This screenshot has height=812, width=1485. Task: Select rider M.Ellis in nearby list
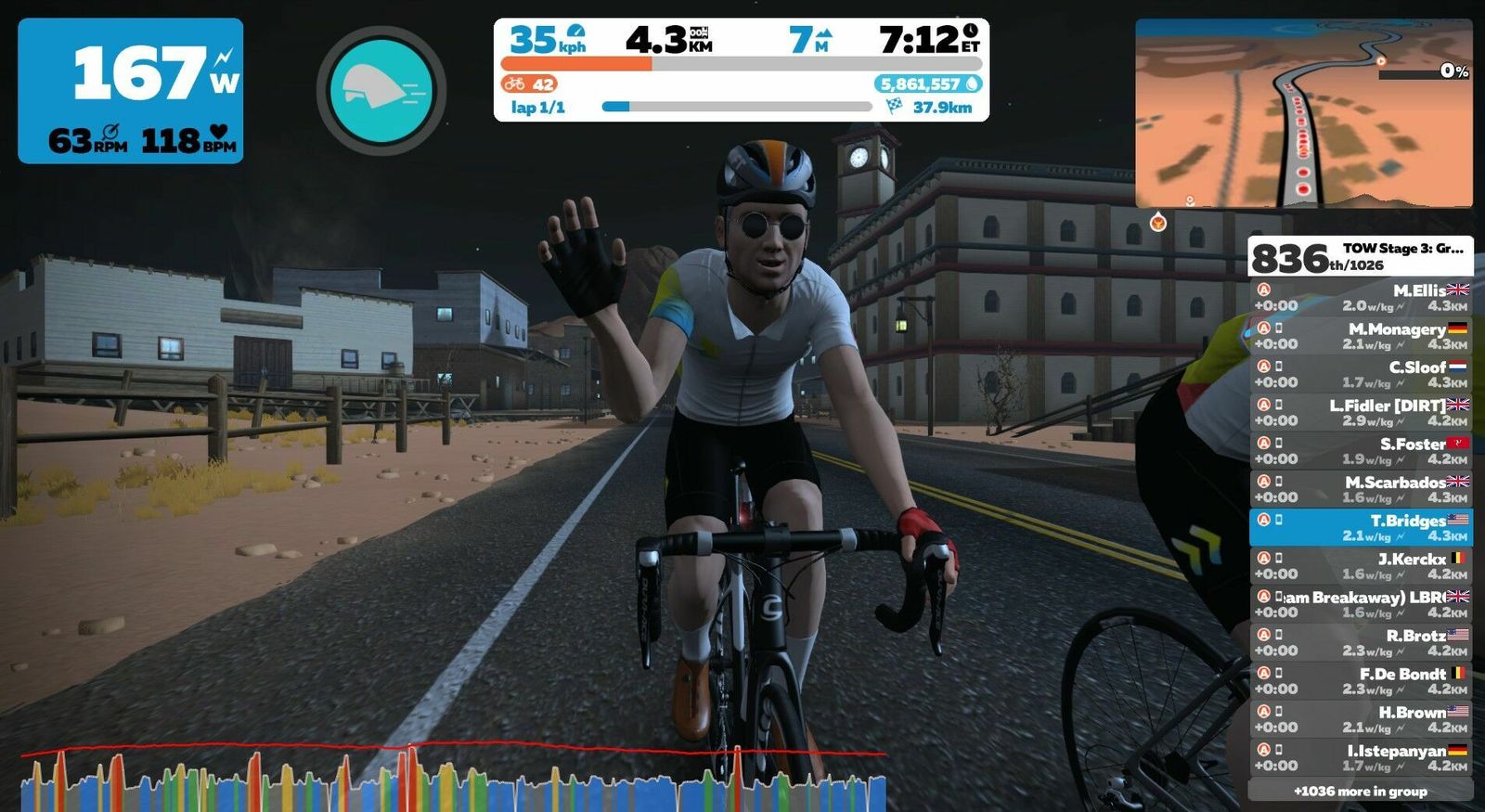(x=1361, y=298)
